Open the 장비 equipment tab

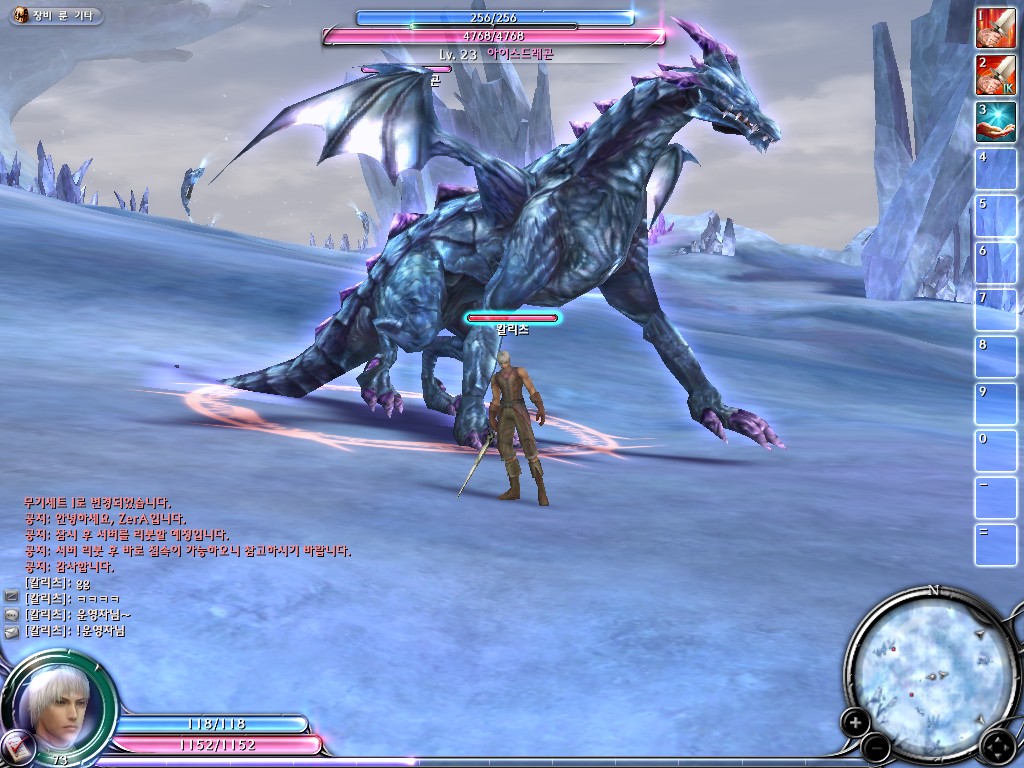(42, 16)
